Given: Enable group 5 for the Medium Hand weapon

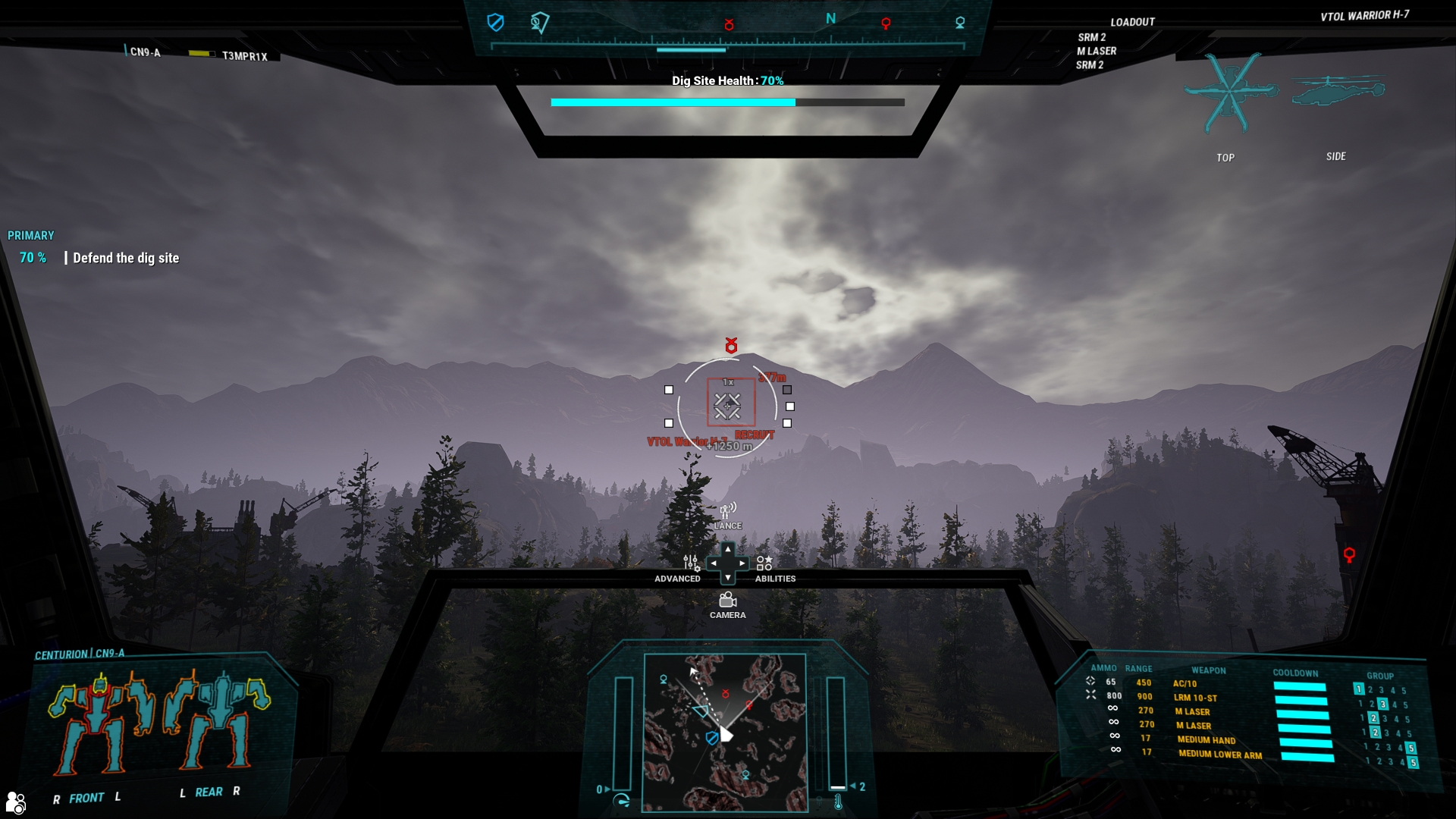Looking at the screenshot, I should coord(1411,748).
